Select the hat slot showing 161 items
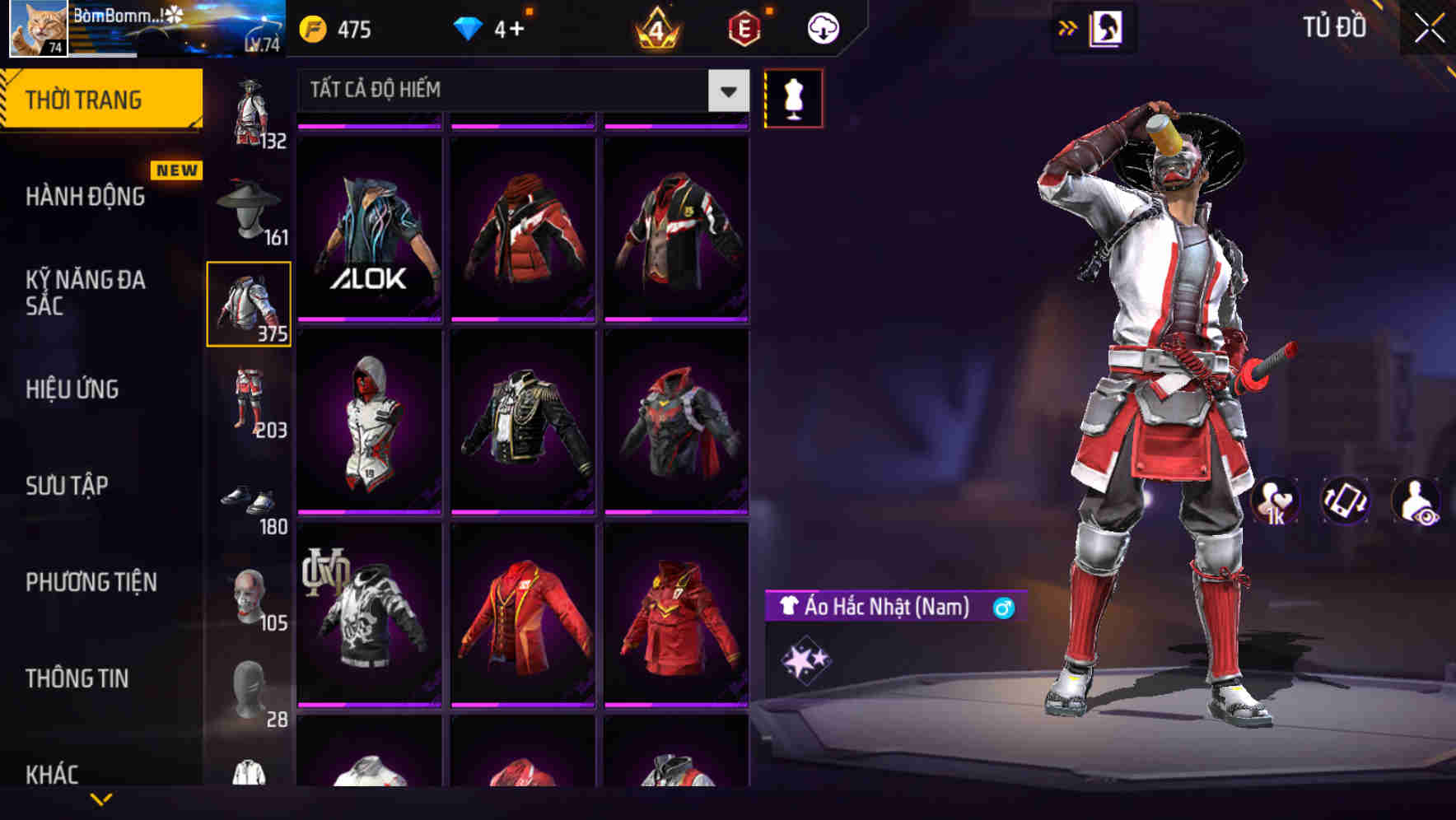Screen dimensions: 1456x820 [x=249, y=204]
